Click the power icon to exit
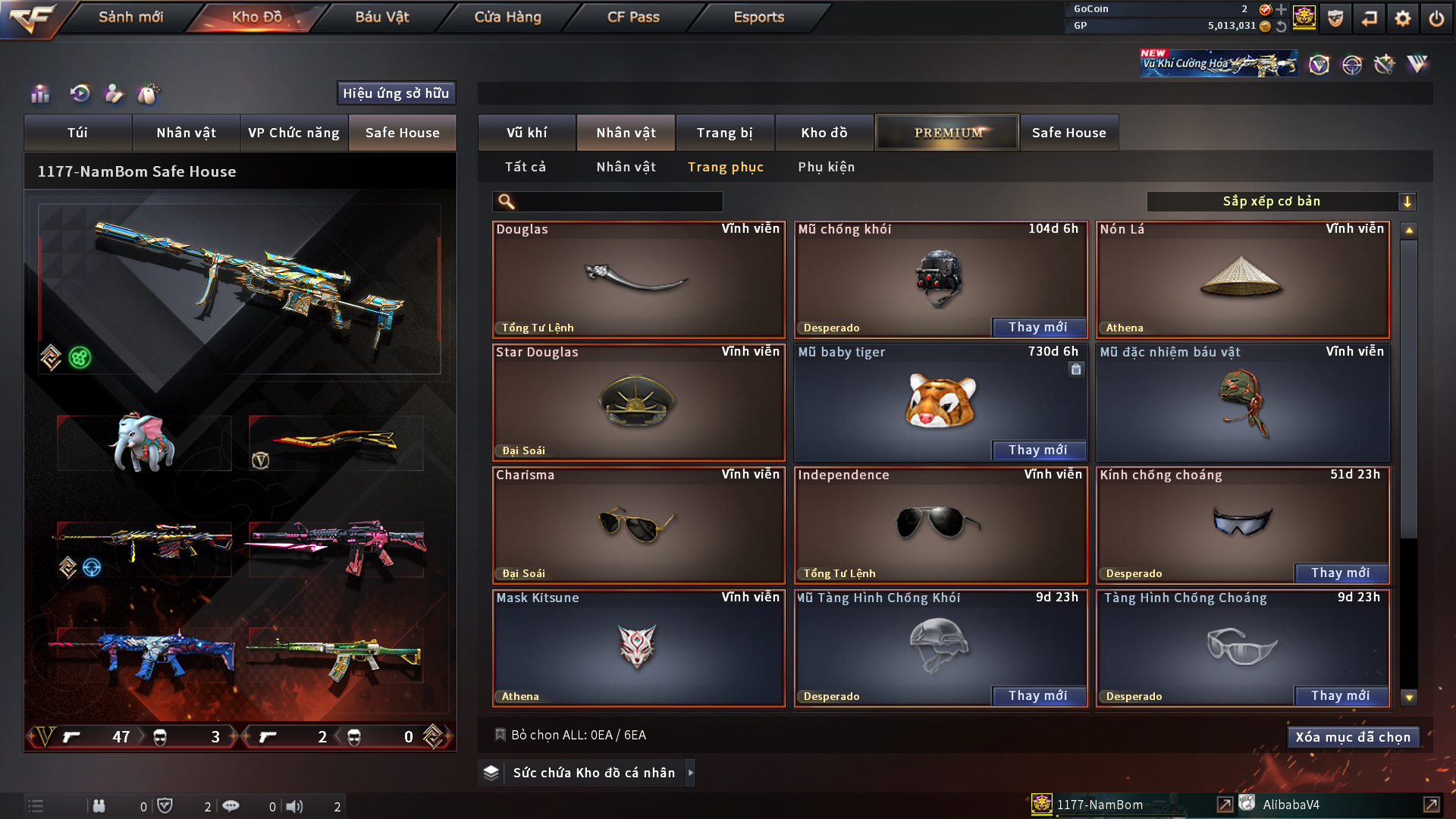The width and height of the screenshot is (1456, 819). click(1436, 18)
